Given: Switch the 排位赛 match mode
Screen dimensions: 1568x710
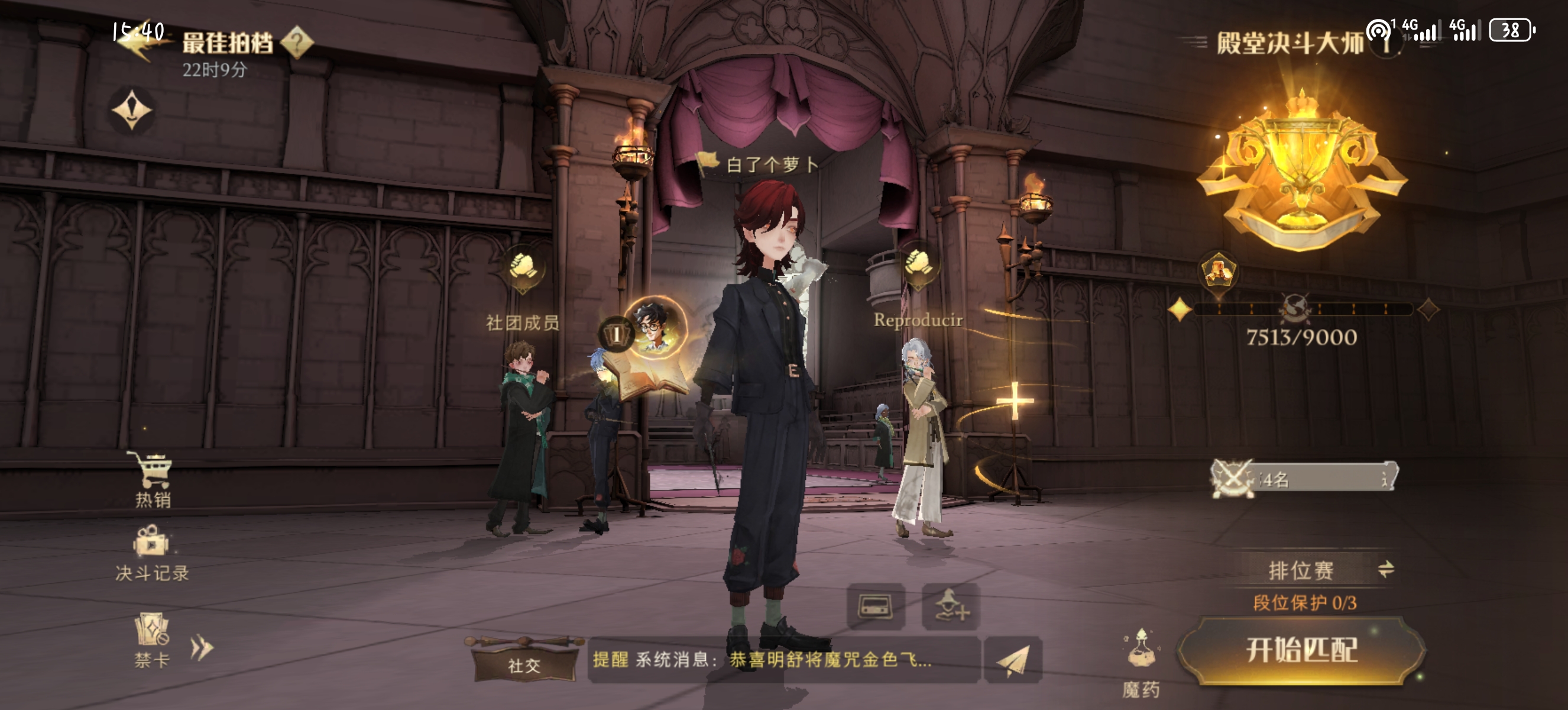Looking at the screenshot, I should click(1386, 569).
